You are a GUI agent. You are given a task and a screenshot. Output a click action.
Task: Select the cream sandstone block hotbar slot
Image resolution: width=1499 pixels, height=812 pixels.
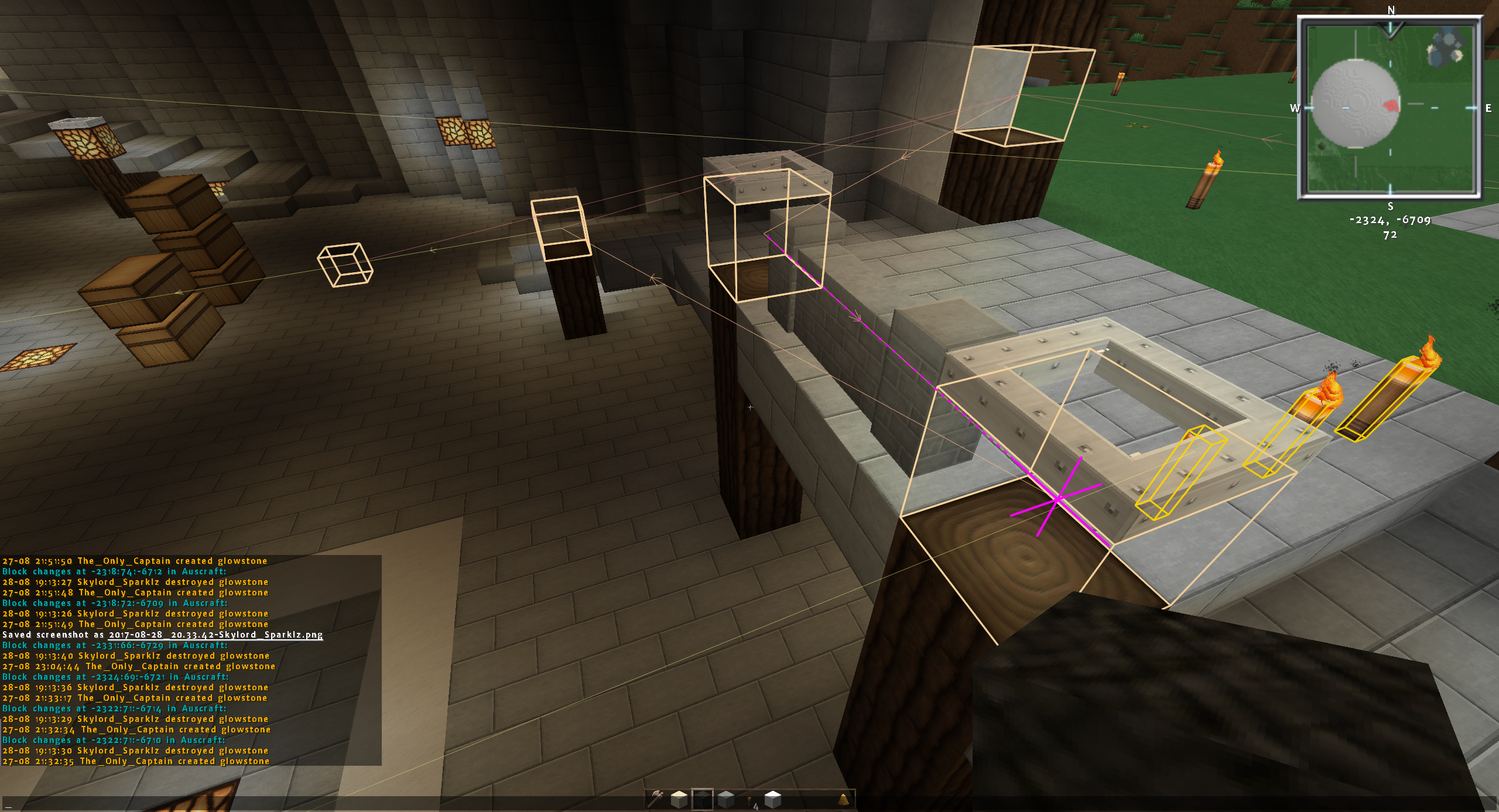point(679,799)
